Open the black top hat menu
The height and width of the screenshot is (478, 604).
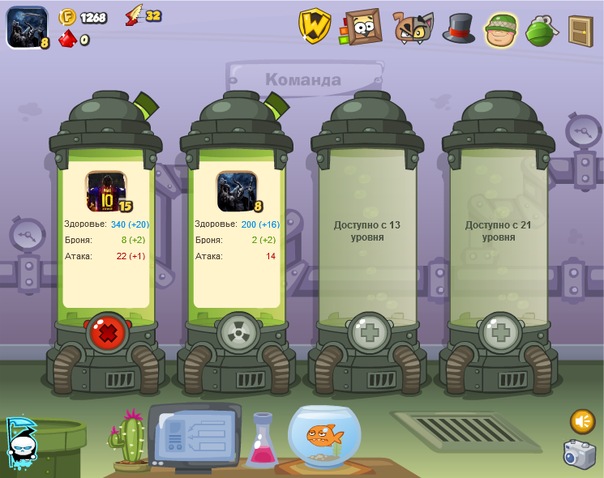[x=458, y=28]
